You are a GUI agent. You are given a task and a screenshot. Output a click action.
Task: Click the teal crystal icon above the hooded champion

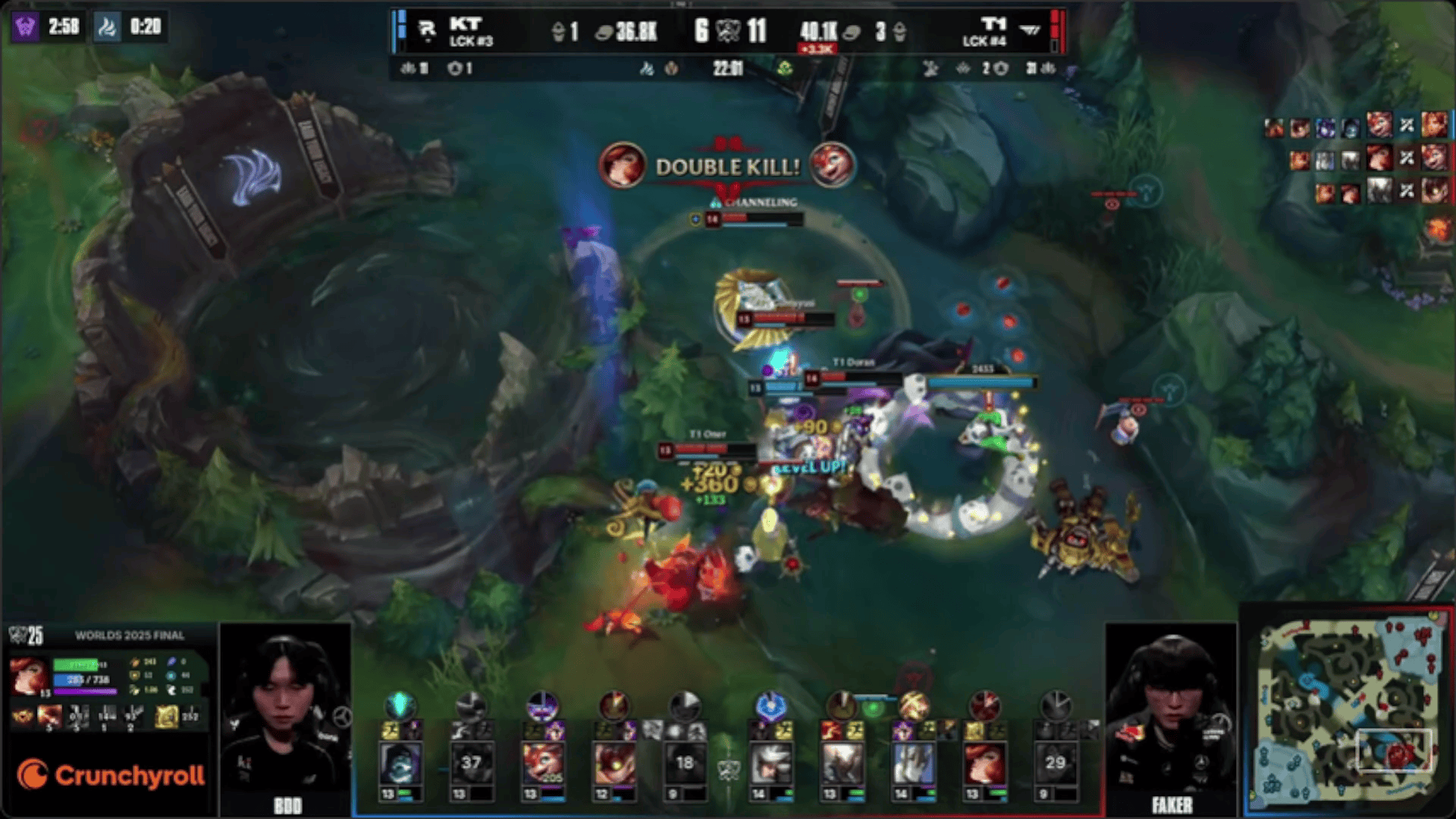400,705
